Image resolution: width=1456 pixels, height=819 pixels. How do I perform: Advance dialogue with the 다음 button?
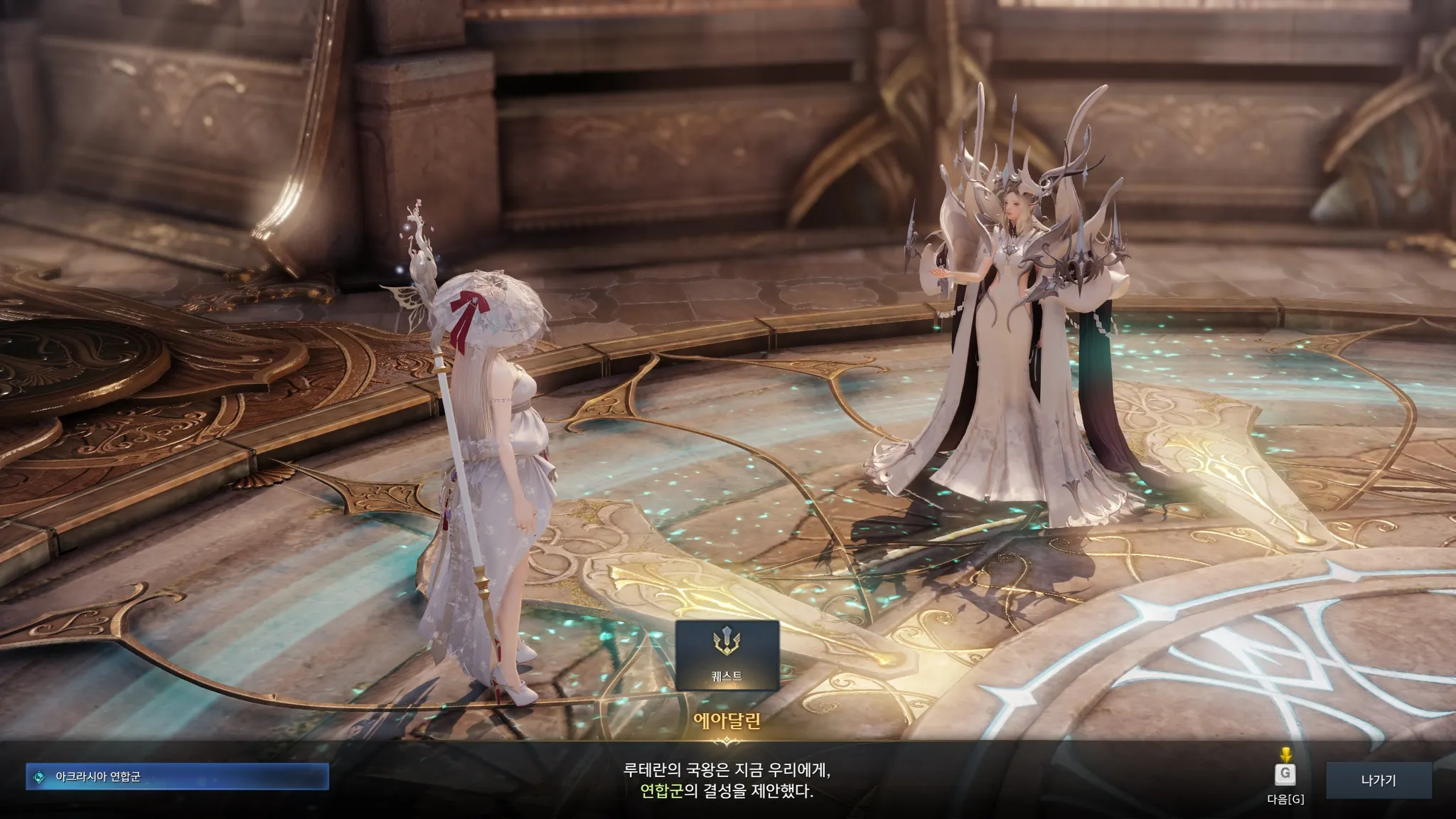[x=1285, y=776]
